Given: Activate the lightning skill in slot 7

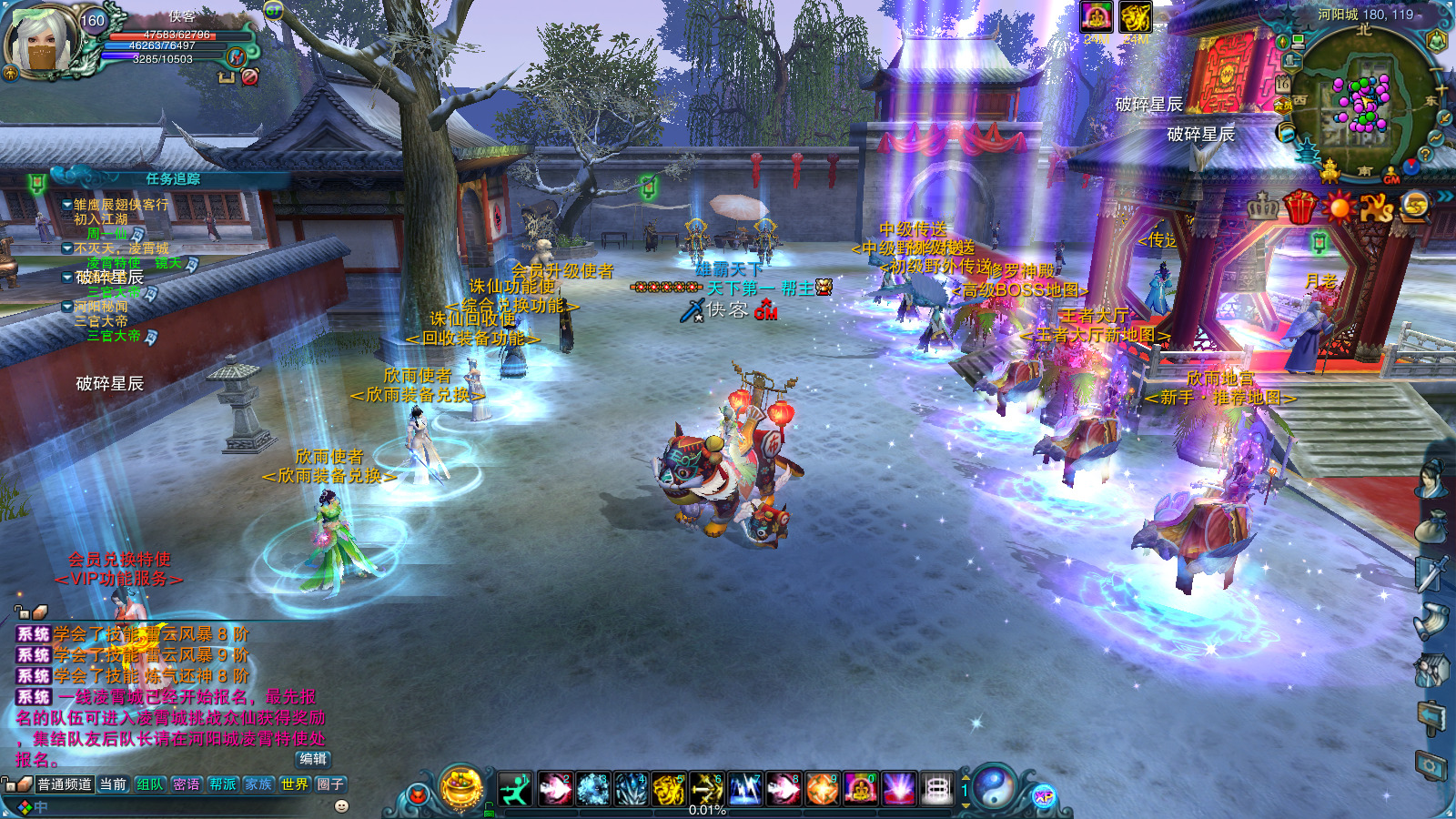Looking at the screenshot, I should pos(744,789).
